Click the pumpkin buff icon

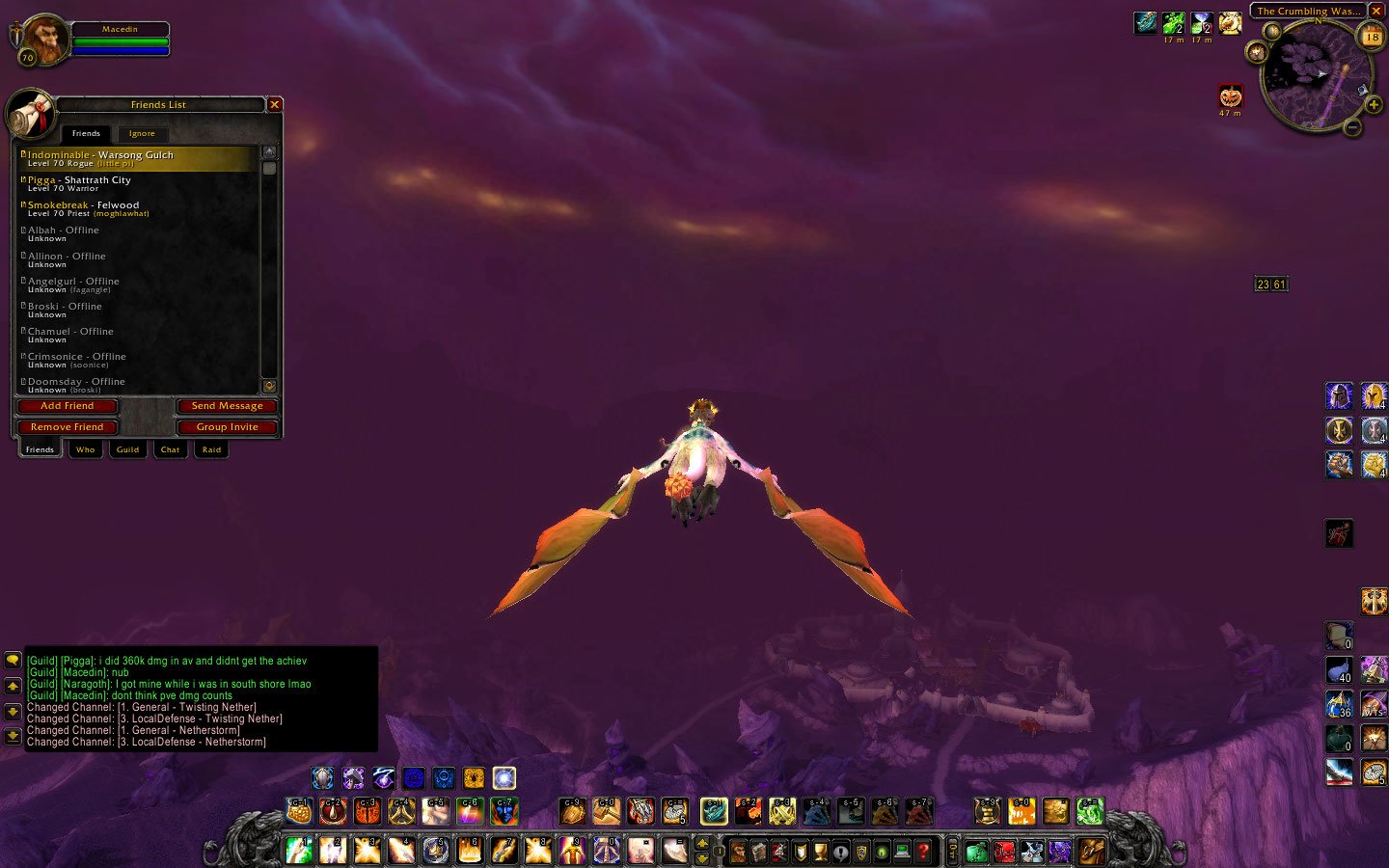[1231, 96]
